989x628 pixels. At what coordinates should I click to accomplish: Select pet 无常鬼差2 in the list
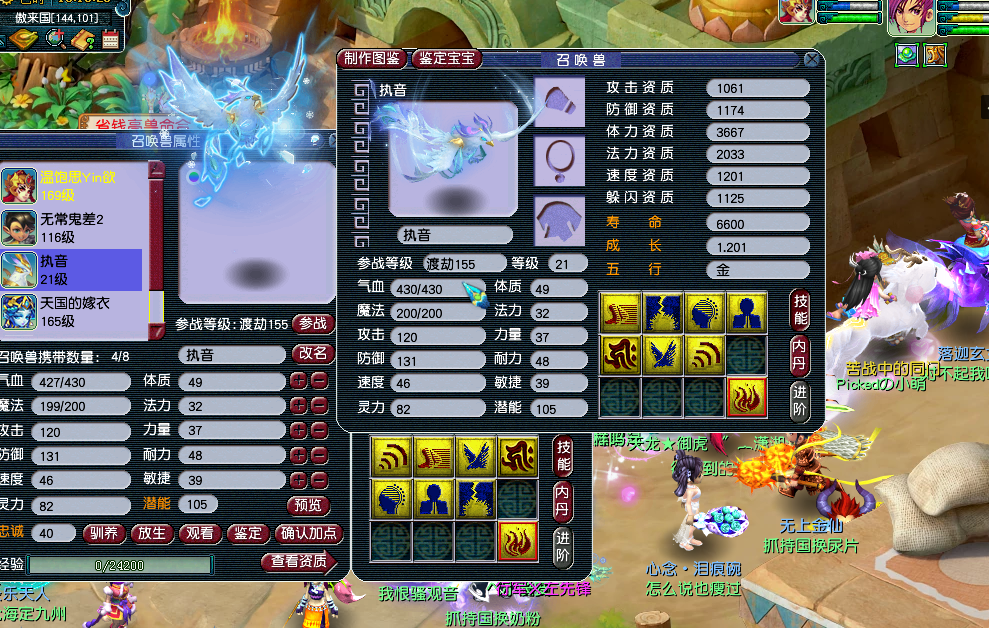(x=72, y=226)
